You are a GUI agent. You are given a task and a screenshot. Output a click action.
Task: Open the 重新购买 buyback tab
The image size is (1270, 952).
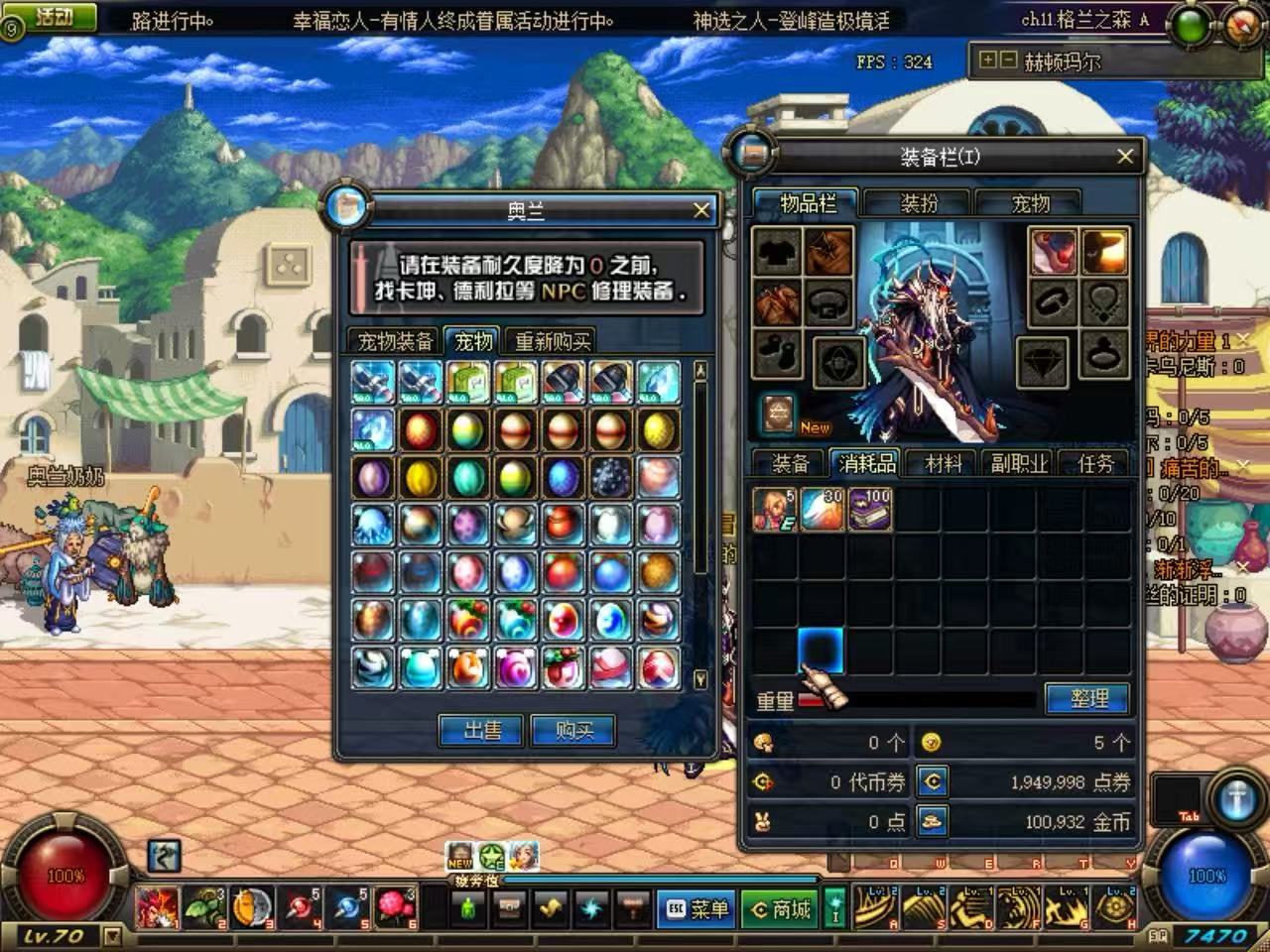tap(553, 342)
